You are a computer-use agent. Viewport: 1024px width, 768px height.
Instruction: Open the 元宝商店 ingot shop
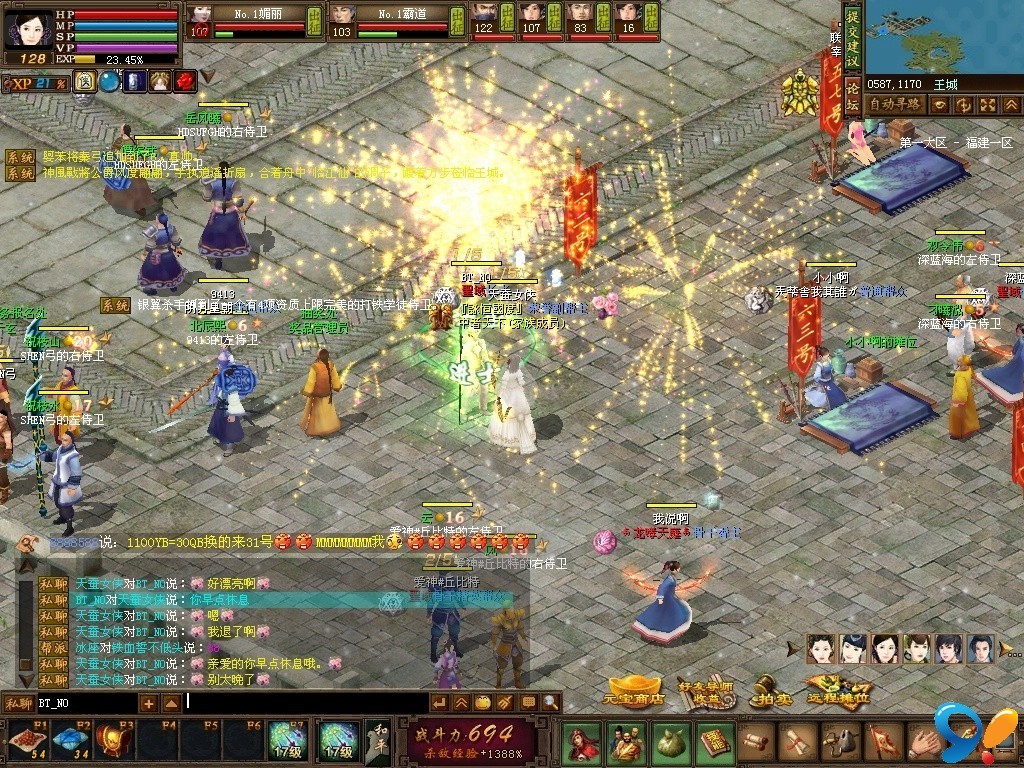(x=635, y=690)
